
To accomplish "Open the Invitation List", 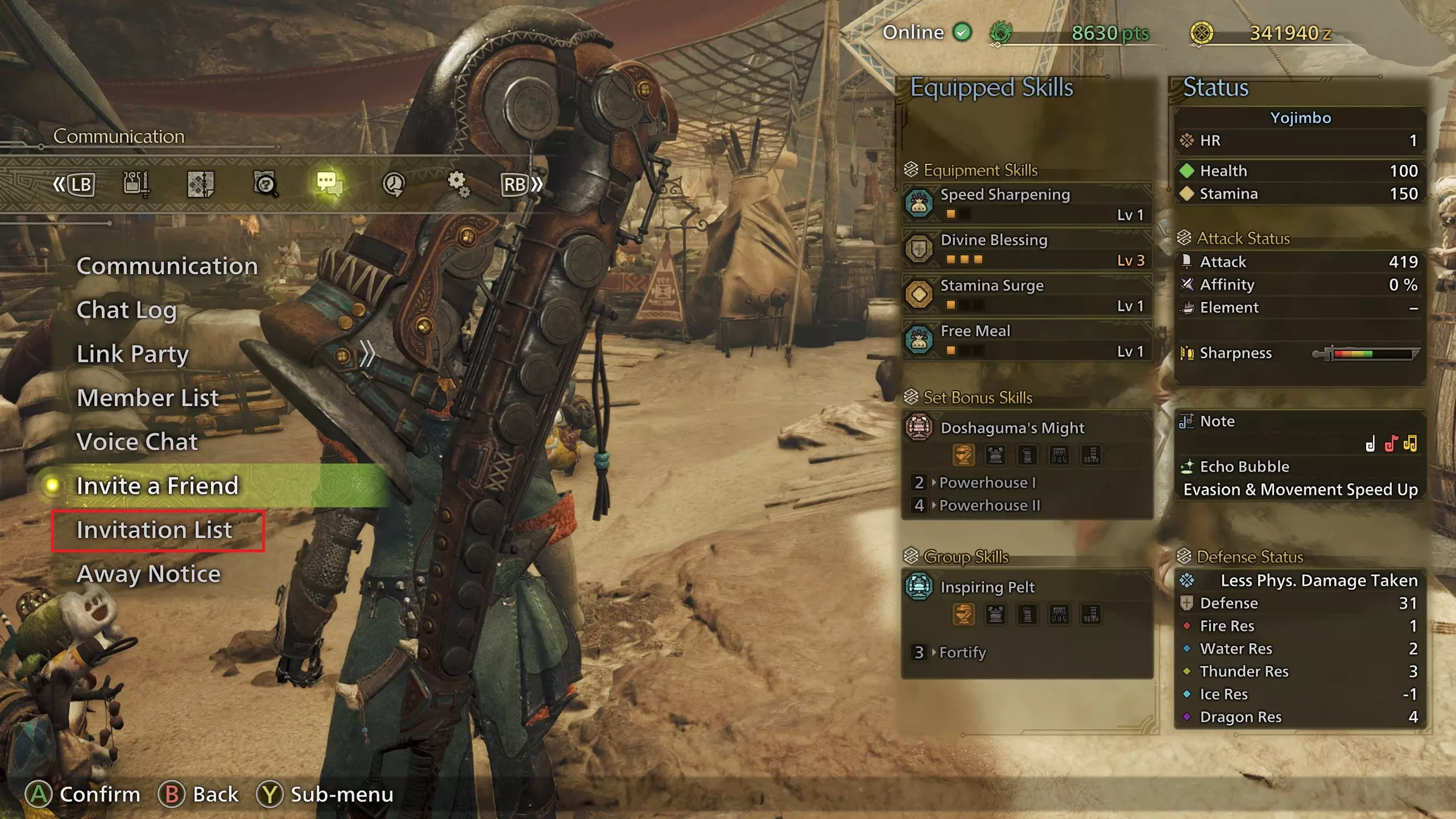I will [155, 530].
